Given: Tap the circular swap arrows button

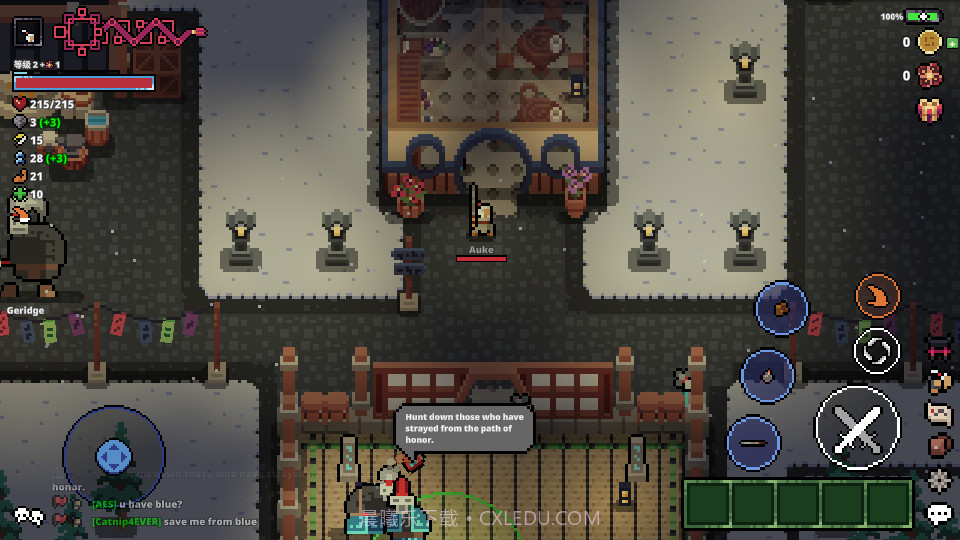Looking at the screenshot, I should [877, 351].
